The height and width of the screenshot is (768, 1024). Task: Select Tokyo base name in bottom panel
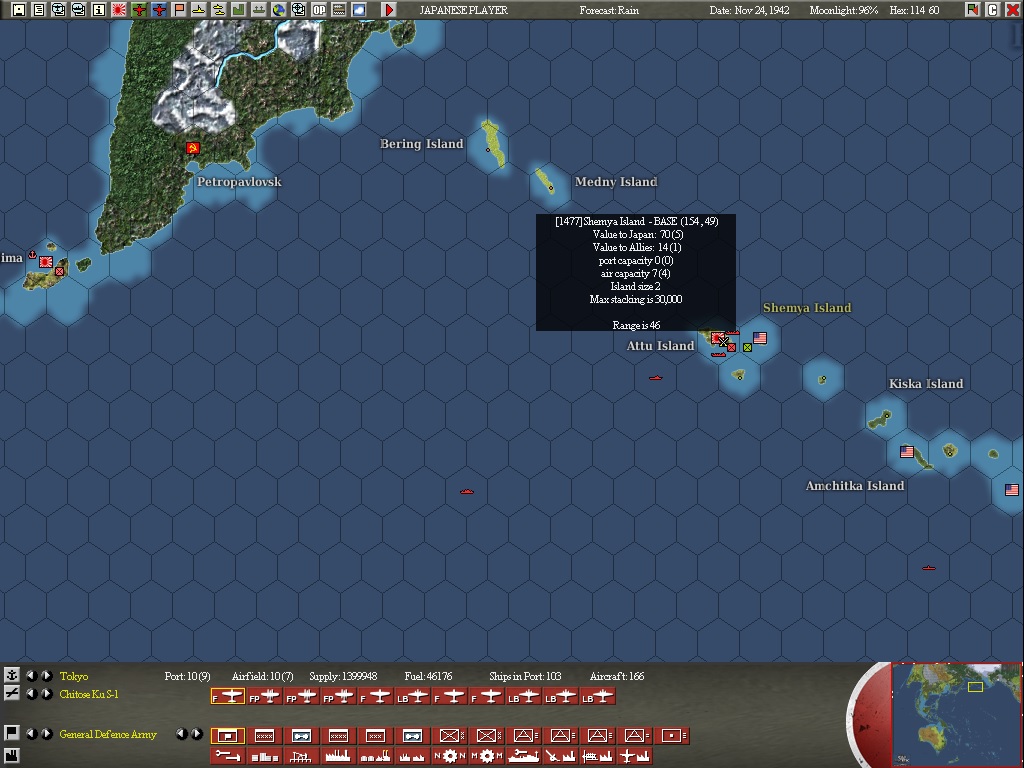74,677
